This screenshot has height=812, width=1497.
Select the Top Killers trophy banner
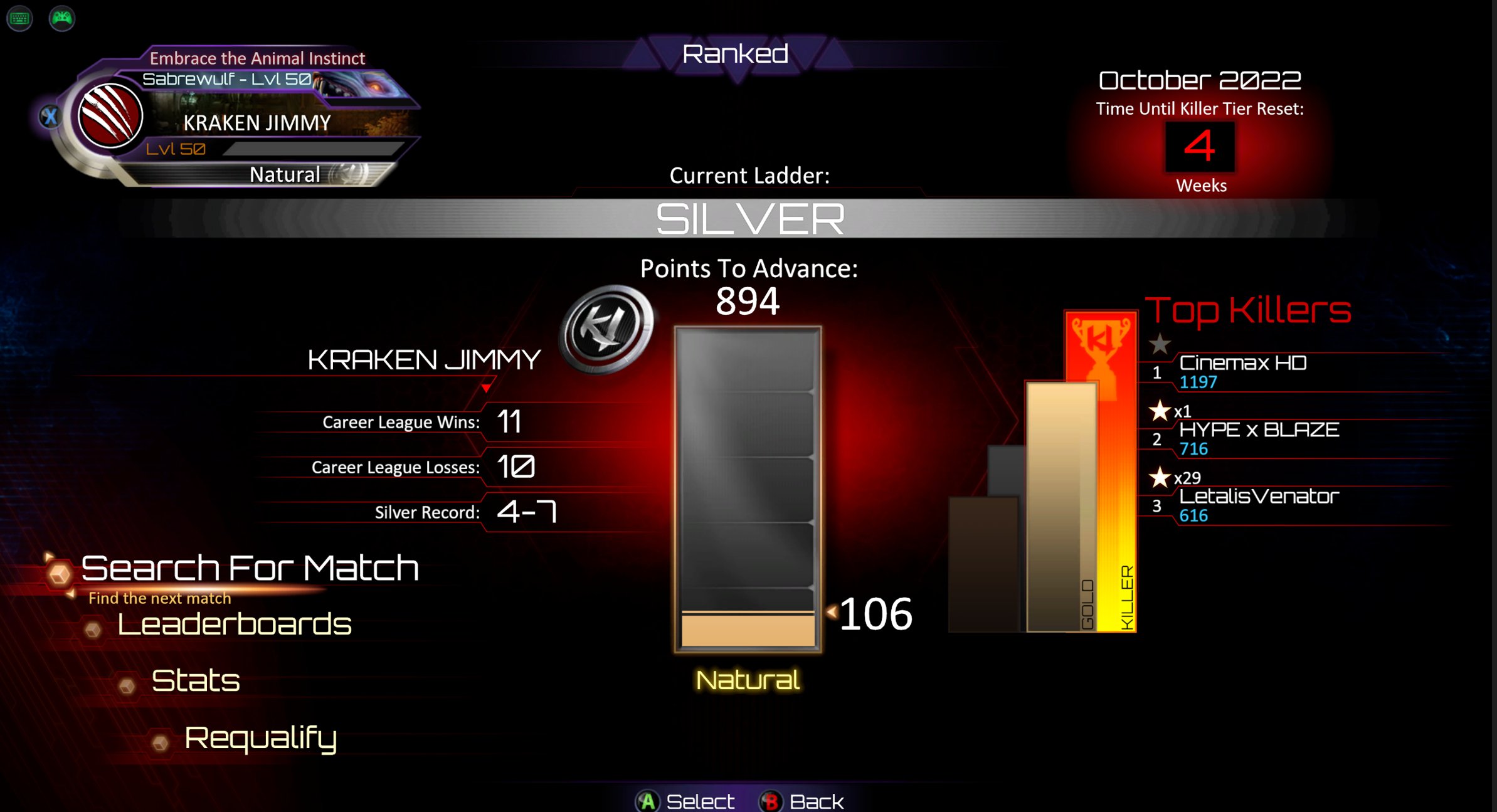[x=1101, y=351]
